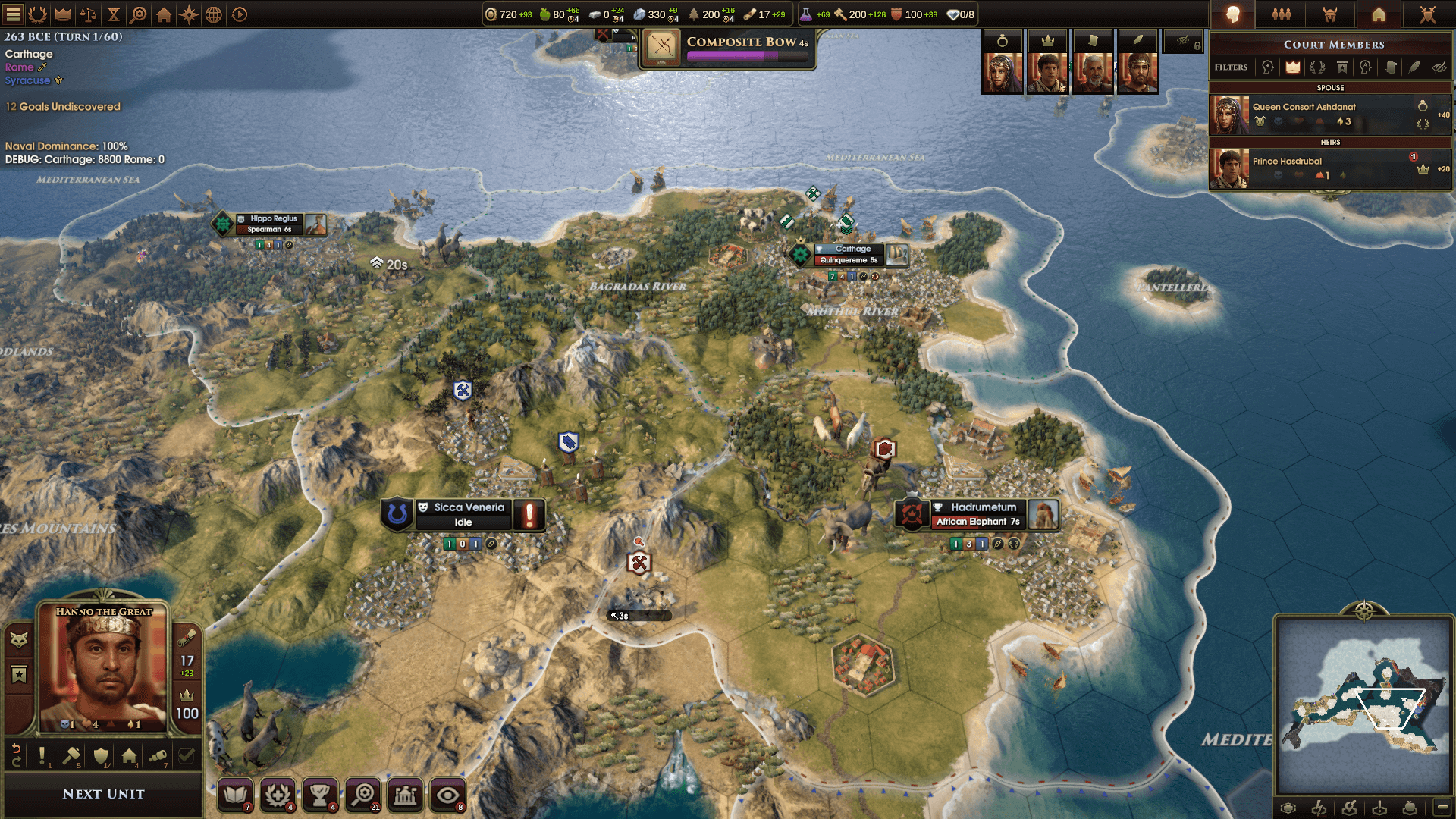Open the hamburger main menu
Screen dimensions: 1456x819
14,14
